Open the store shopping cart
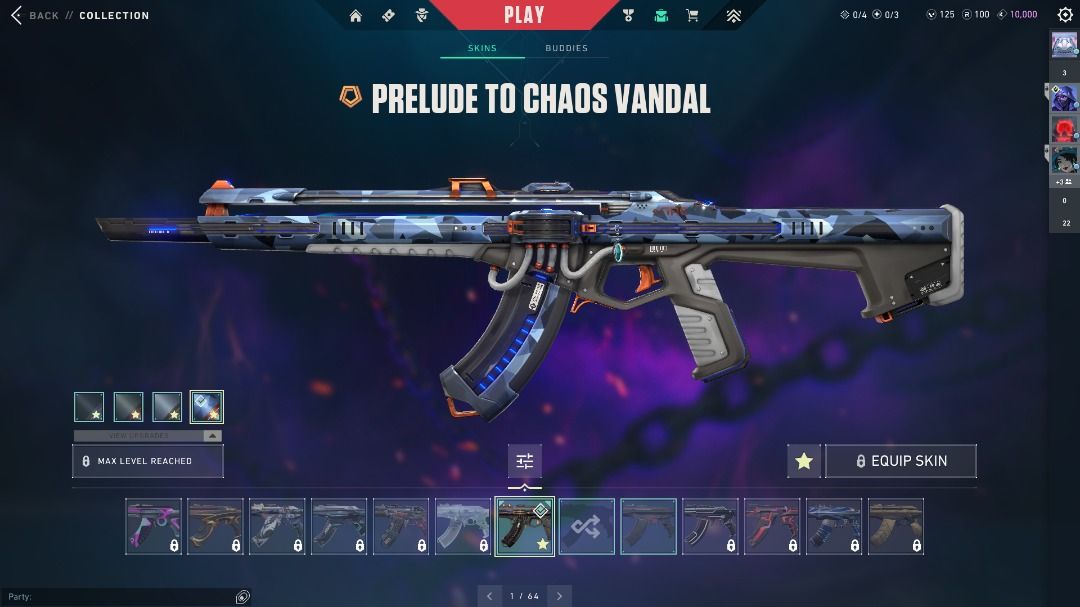 (692, 16)
